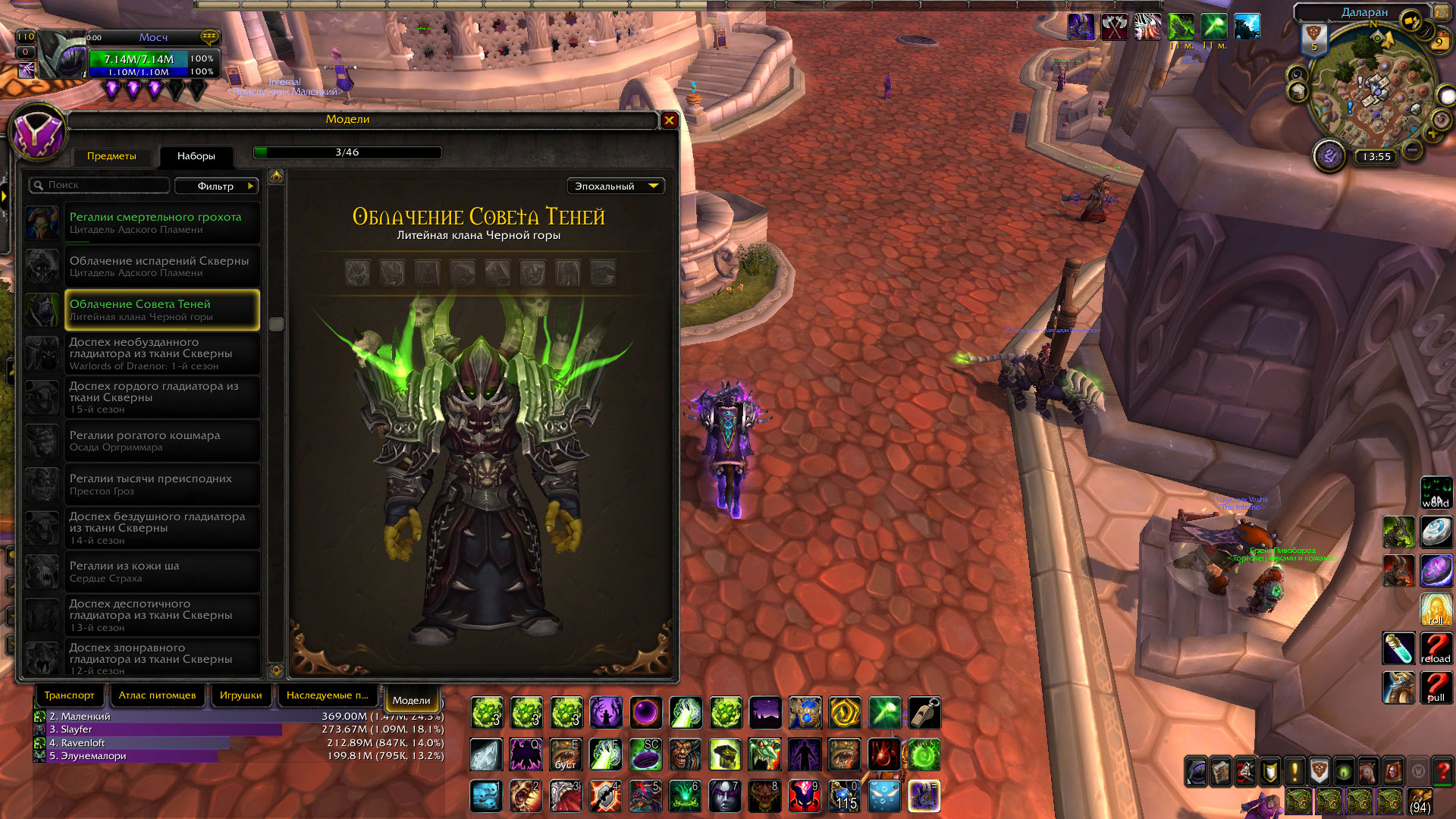Switch to the Предметы tab
The width and height of the screenshot is (1456, 819).
click(x=111, y=156)
